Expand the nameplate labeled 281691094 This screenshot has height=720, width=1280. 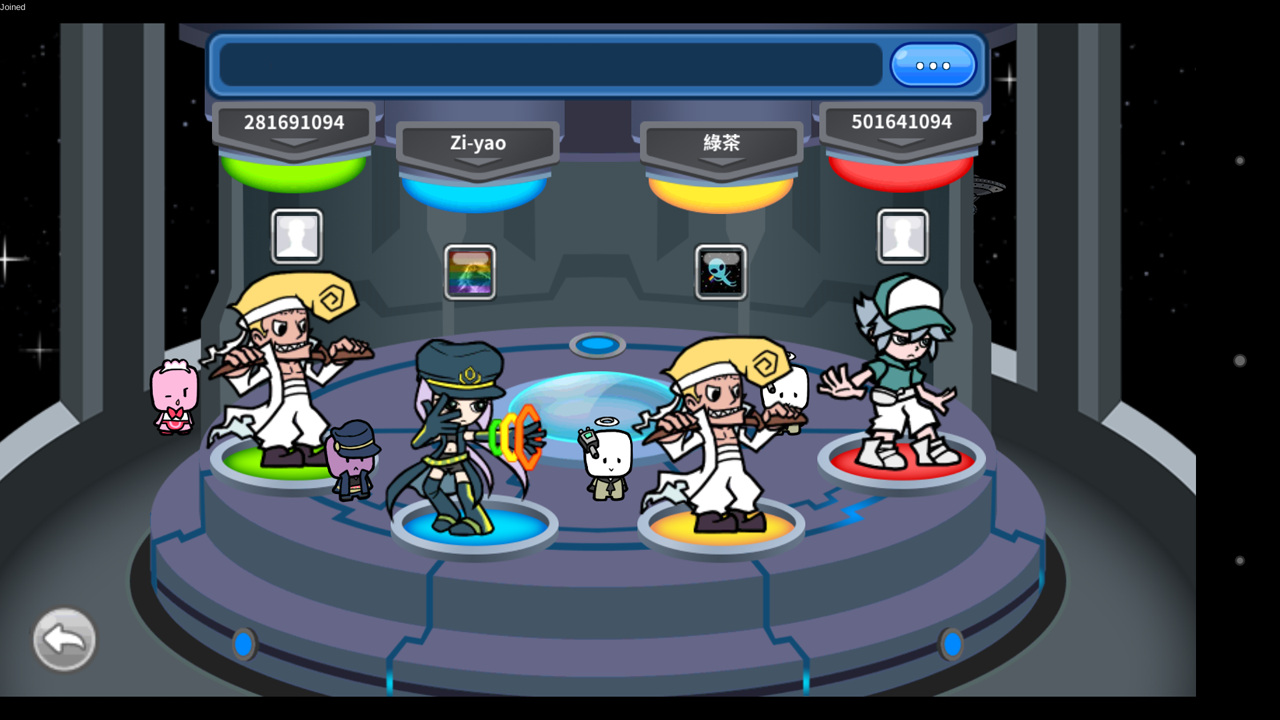[295, 122]
